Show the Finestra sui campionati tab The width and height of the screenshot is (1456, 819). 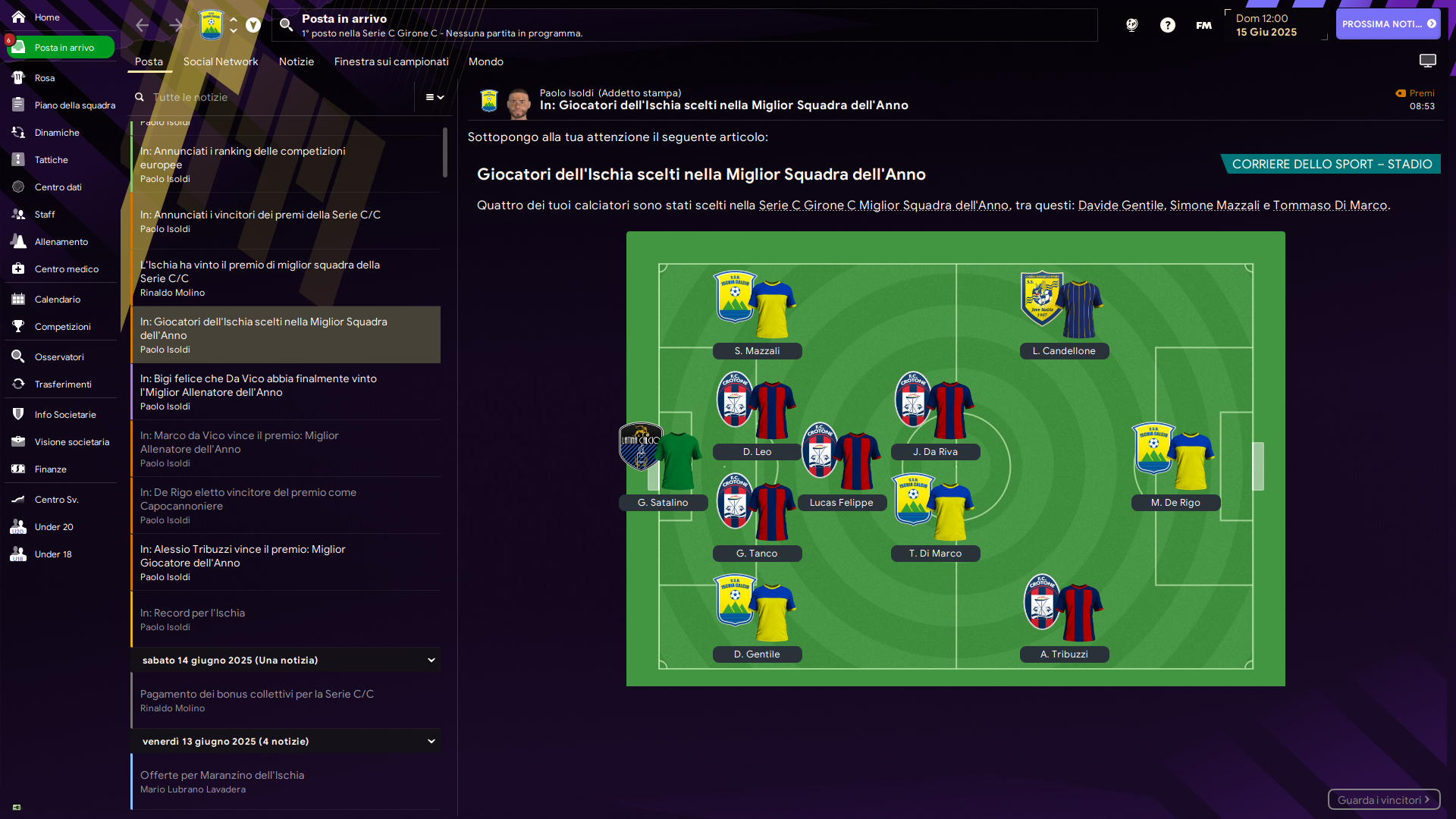point(391,62)
